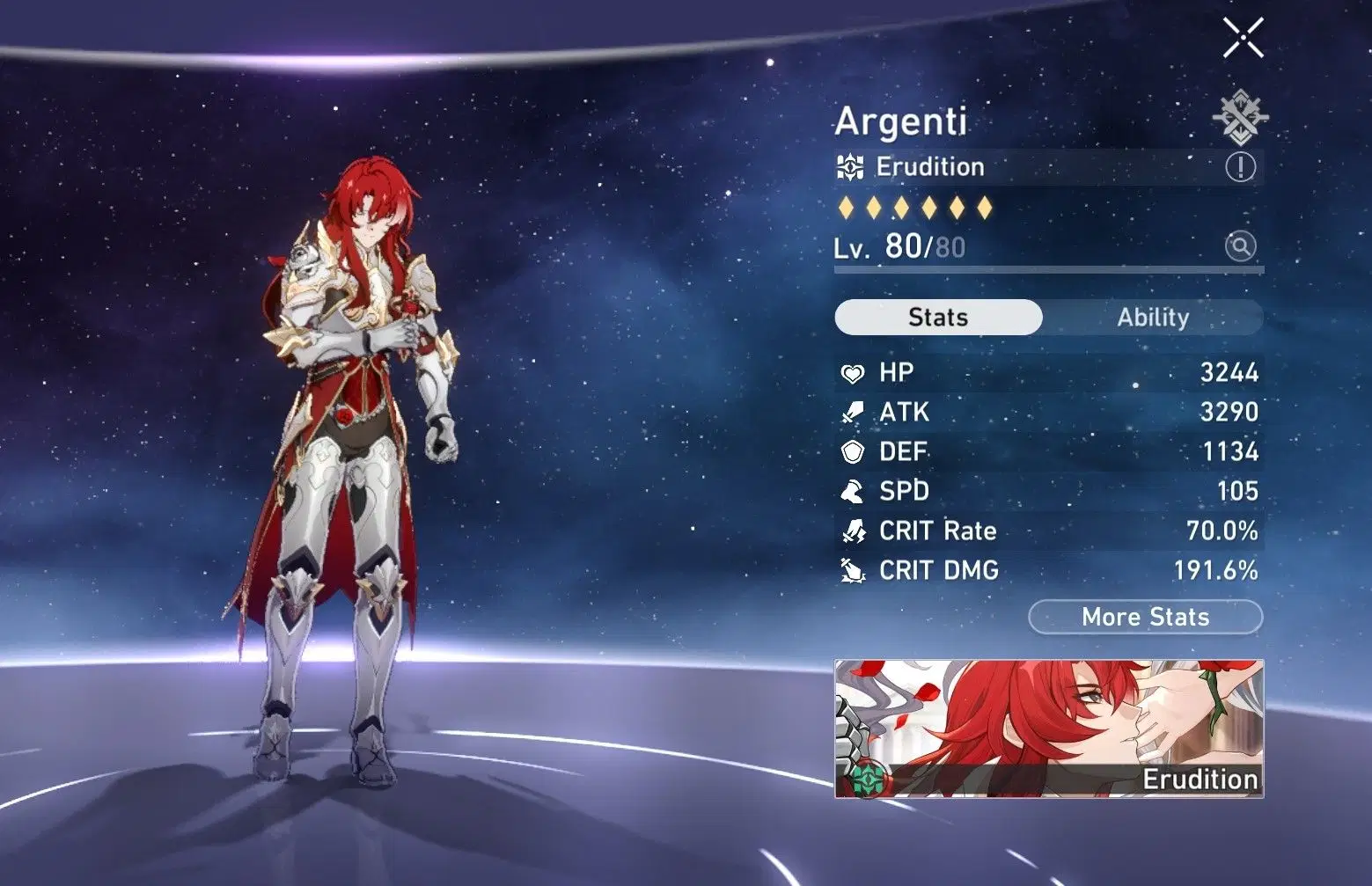Click the CRIT DMG stat icon
Image resolution: width=1372 pixels, height=886 pixels.
pyautogui.click(x=851, y=570)
